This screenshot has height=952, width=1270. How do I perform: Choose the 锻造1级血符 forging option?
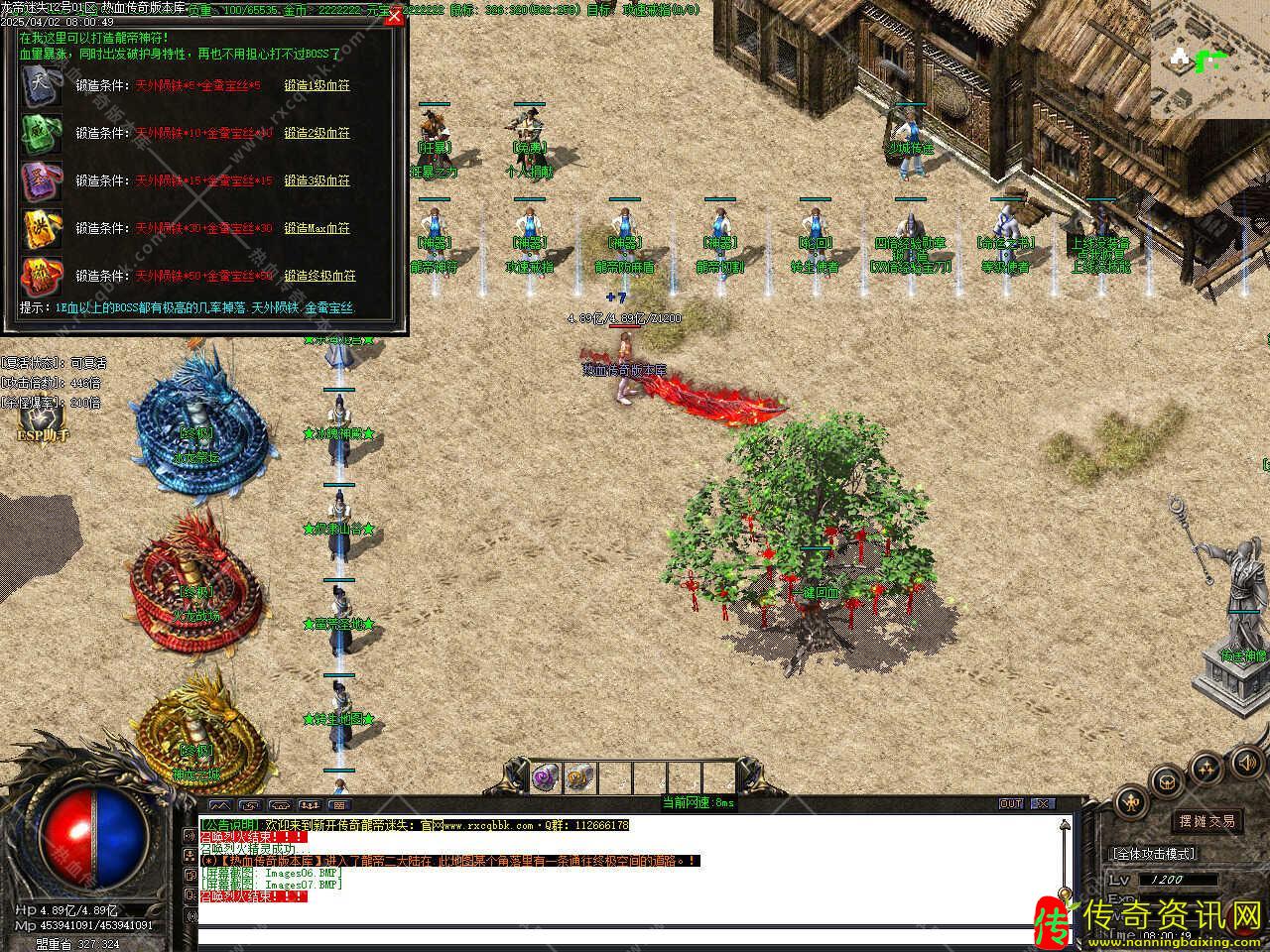pos(317,85)
